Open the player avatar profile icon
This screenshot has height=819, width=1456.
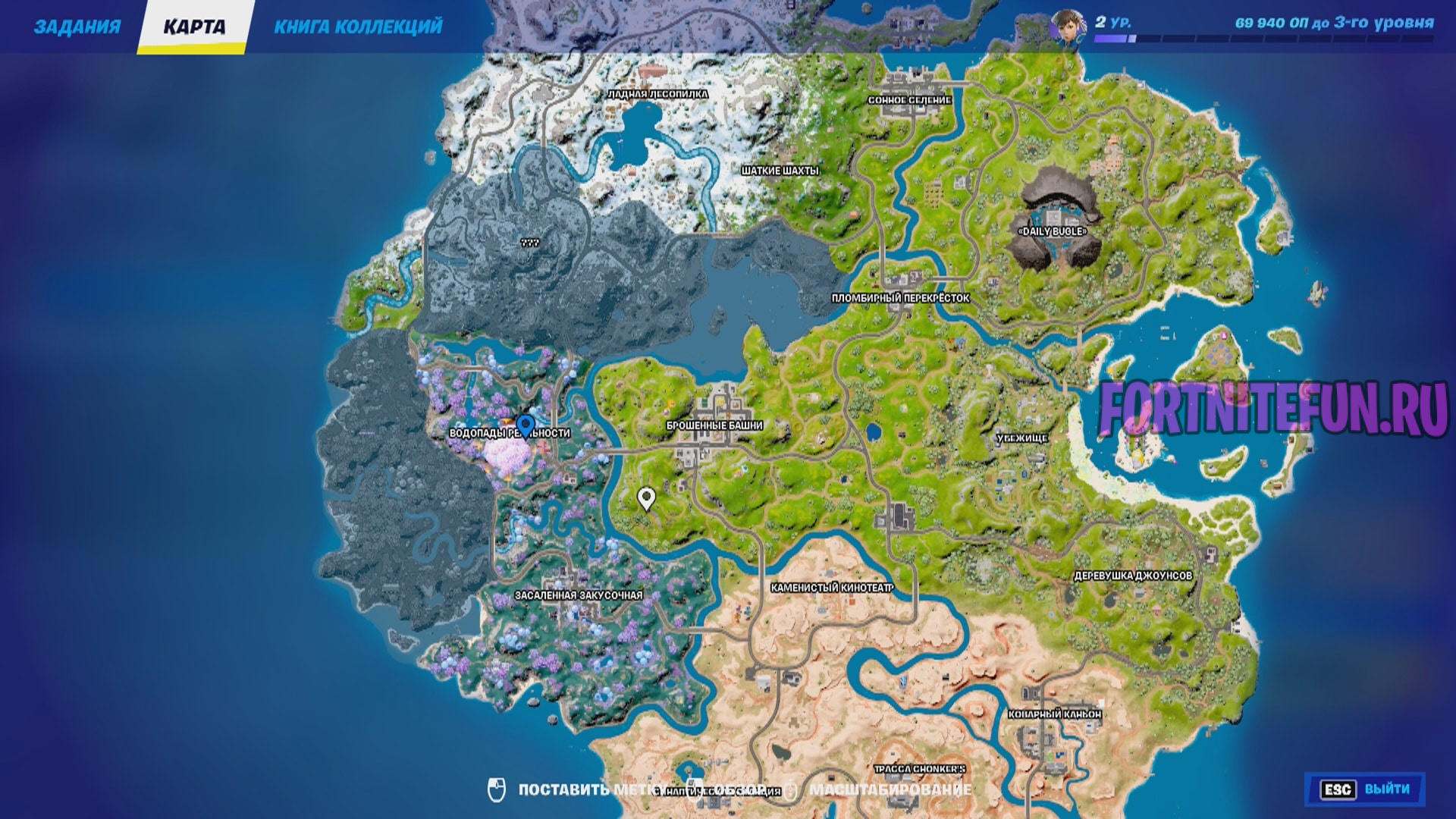[1067, 29]
